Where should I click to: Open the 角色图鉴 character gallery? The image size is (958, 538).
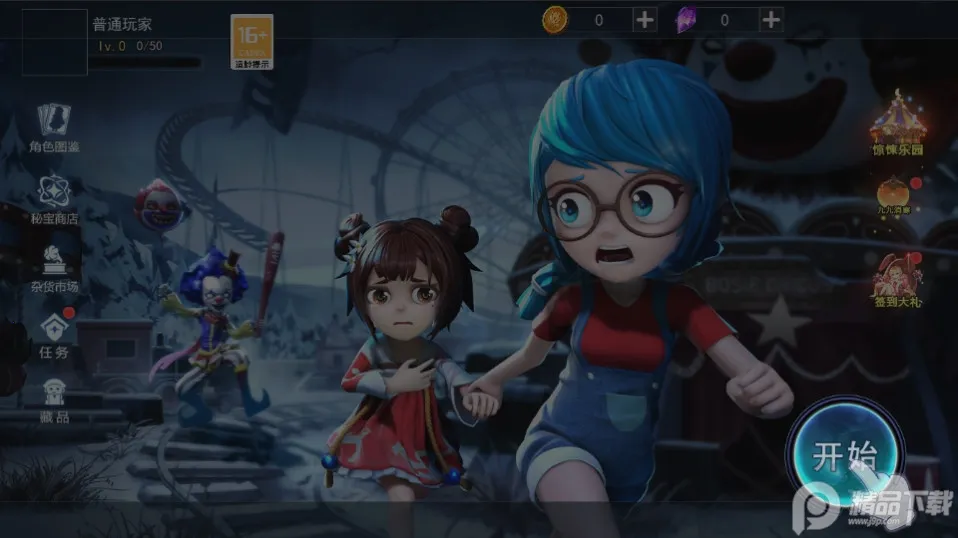54,128
